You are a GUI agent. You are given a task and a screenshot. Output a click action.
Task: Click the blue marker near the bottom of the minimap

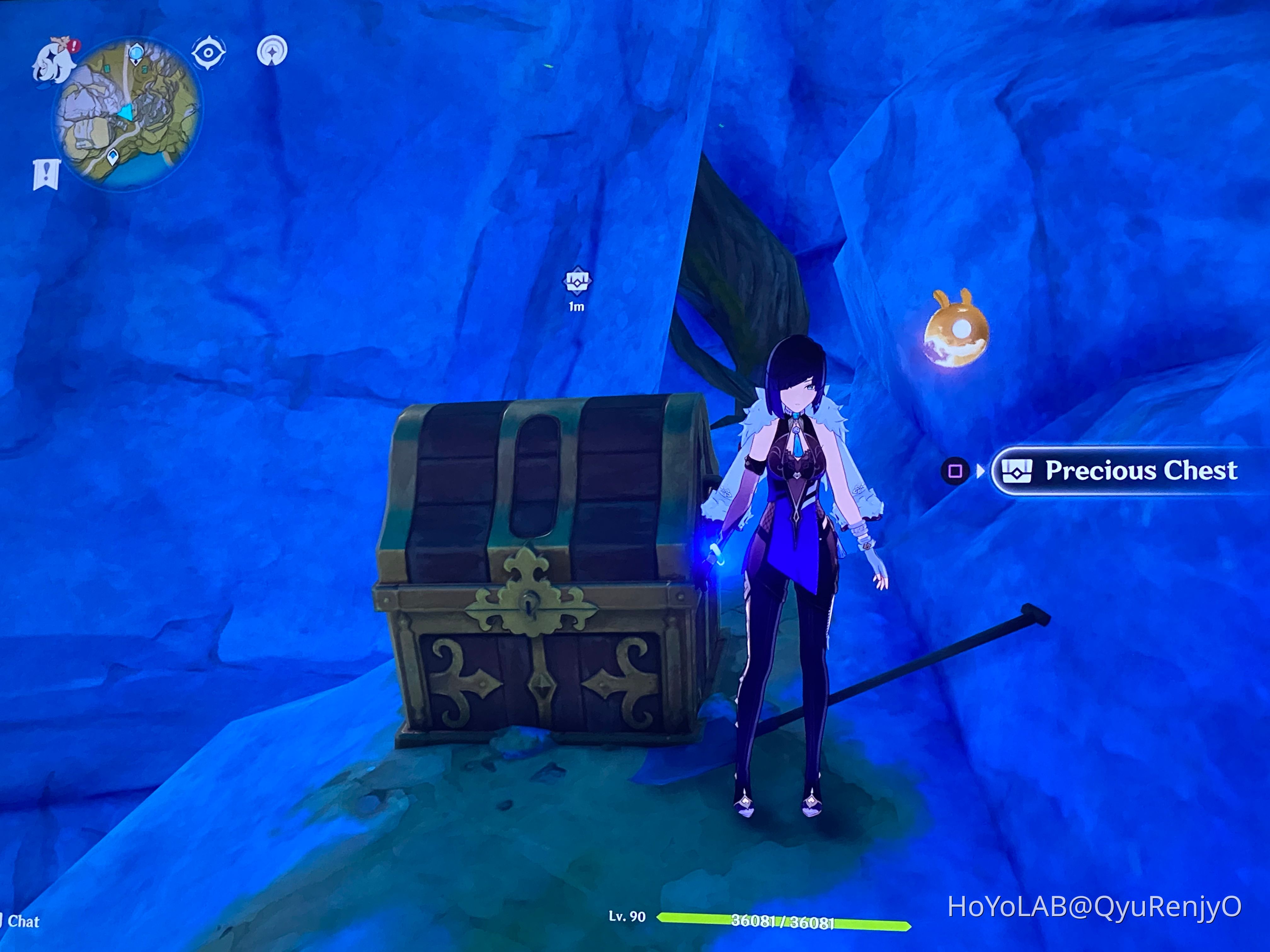tap(112, 158)
